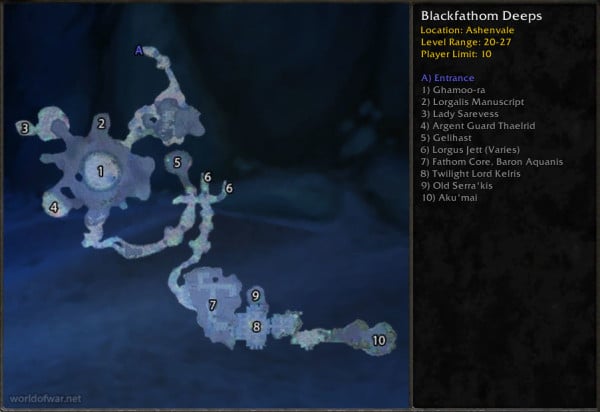600x412 pixels.
Task: Choose map marker number 2
Action: pyautogui.click(x=101, y=124)
